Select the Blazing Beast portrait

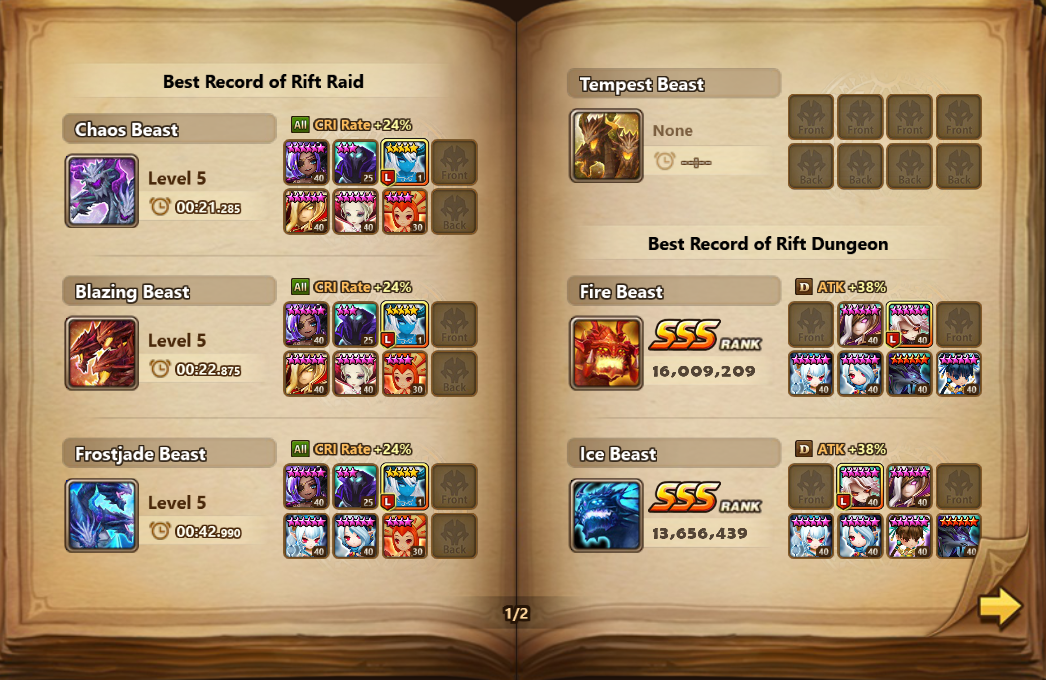(x=102, y=353)
